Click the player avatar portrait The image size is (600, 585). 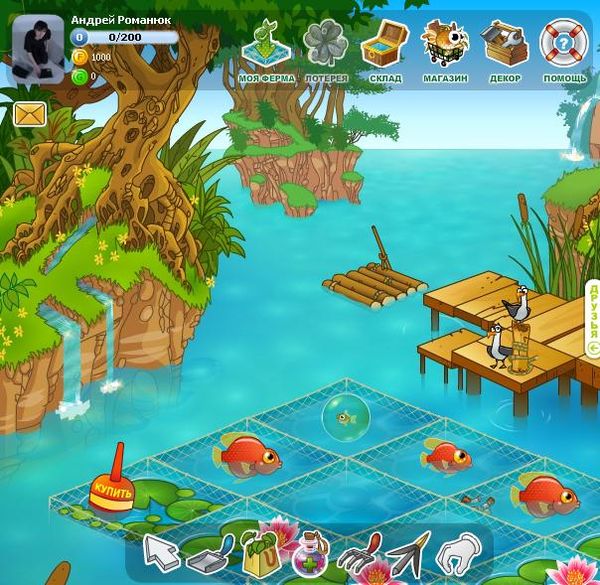(x=36, y=52)
